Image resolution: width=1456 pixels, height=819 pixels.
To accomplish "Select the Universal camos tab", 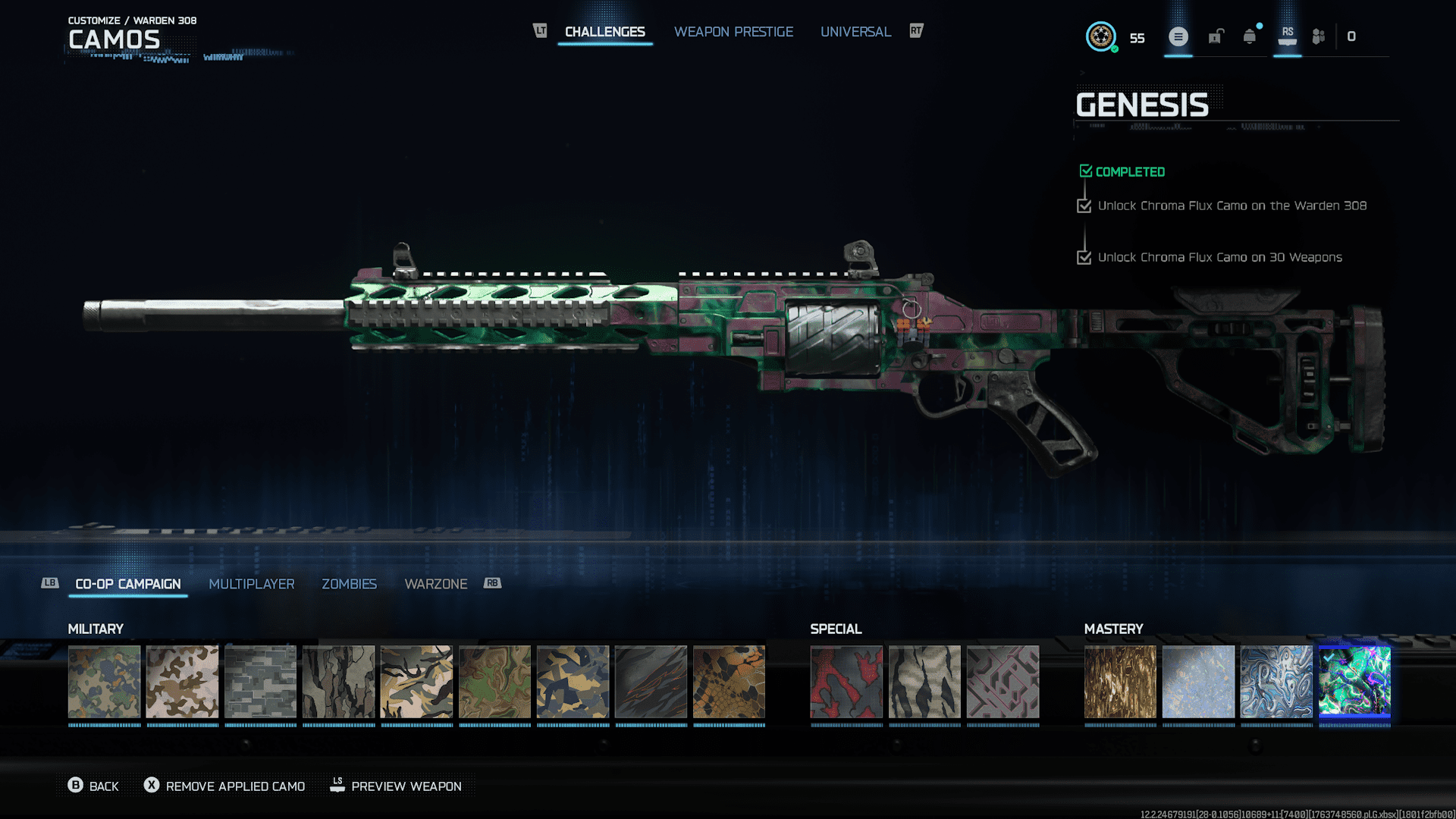I will [855, 32].
